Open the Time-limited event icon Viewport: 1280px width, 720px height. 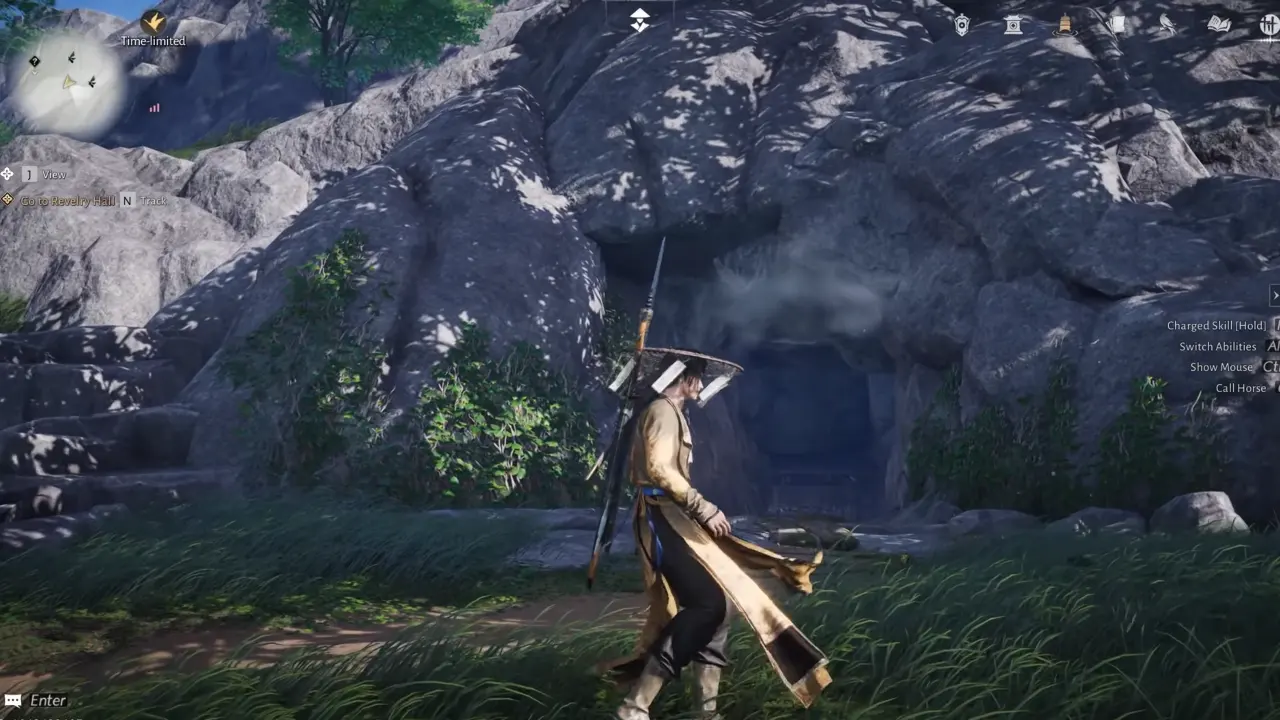click(x=153, y=22)
